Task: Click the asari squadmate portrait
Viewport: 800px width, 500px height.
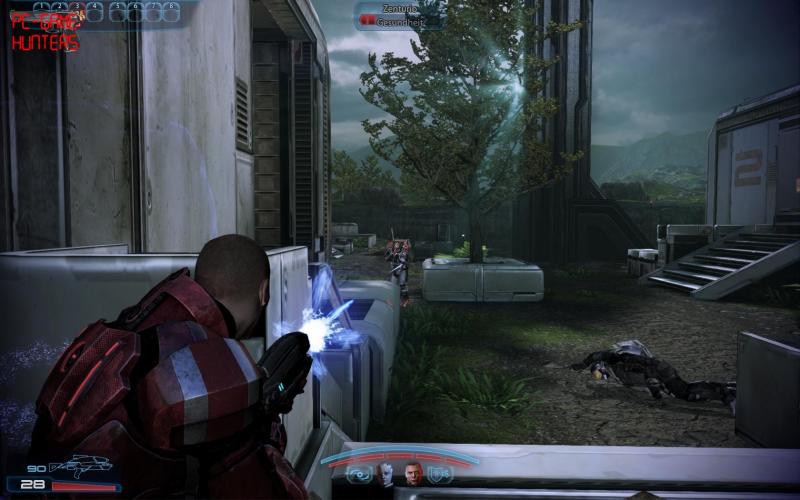Action: [x=387, y=475]
